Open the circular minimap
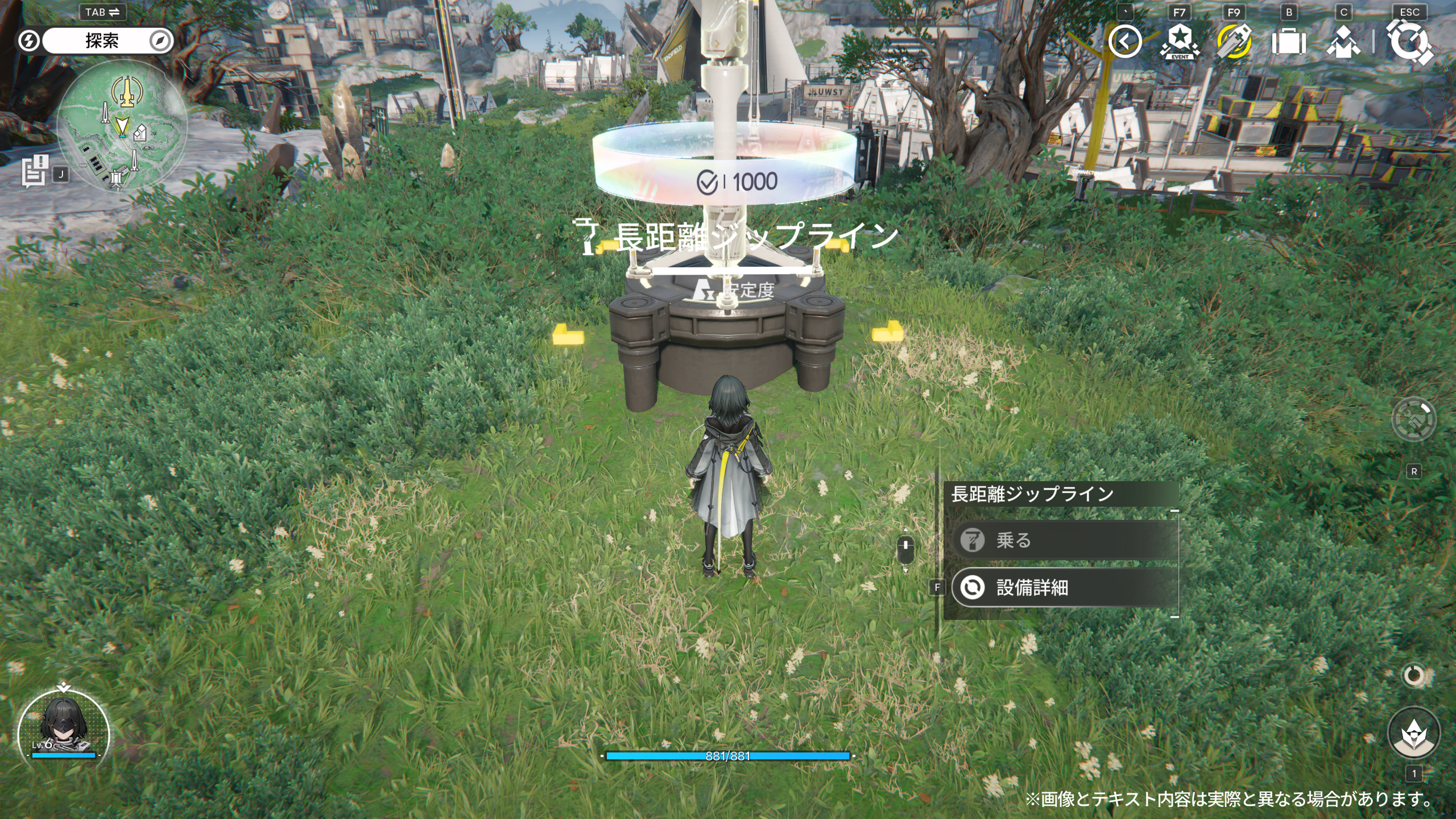Screen dimensions: 1456x819 coord(122,126)
